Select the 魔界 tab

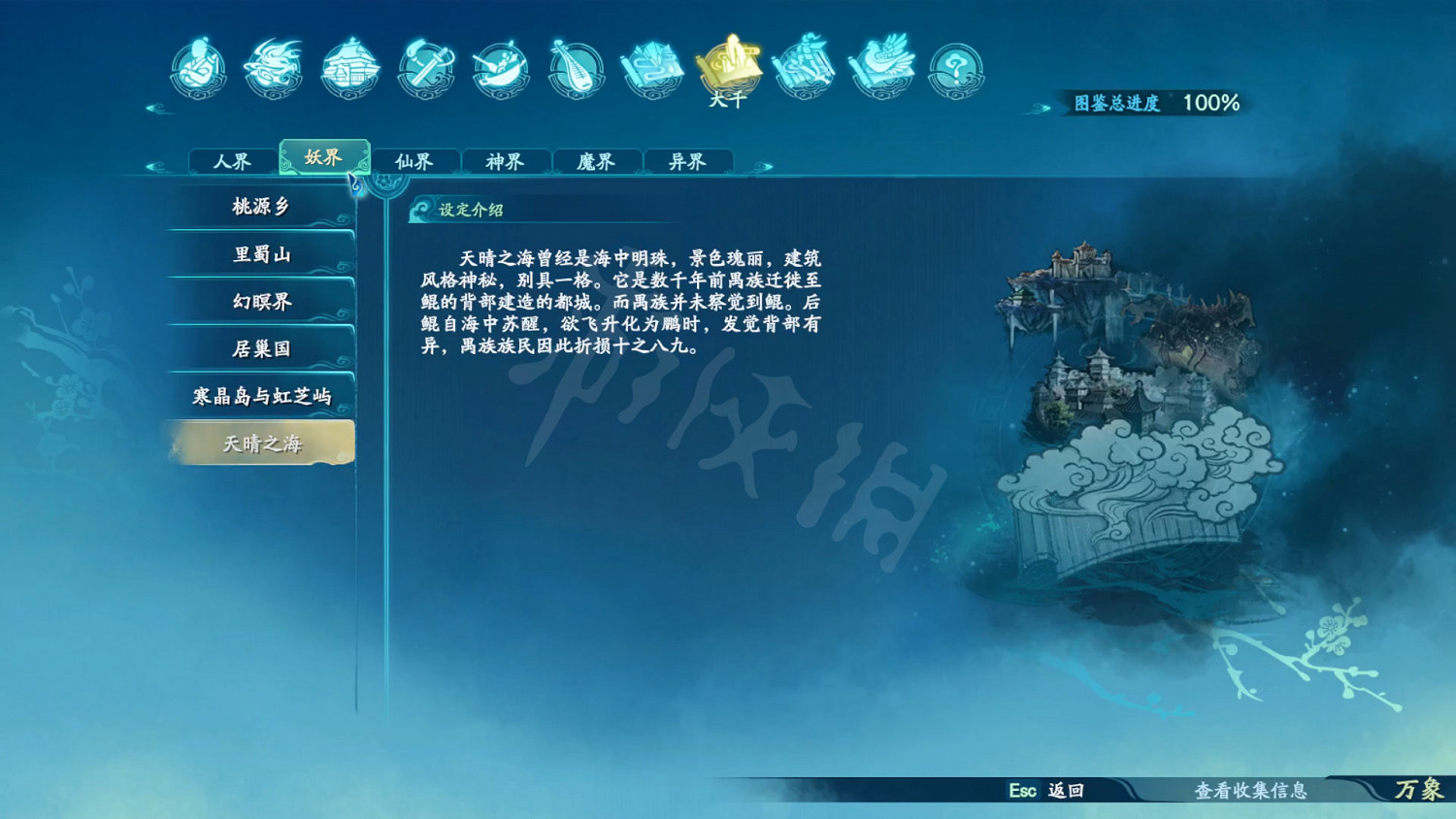pos(597,161)
